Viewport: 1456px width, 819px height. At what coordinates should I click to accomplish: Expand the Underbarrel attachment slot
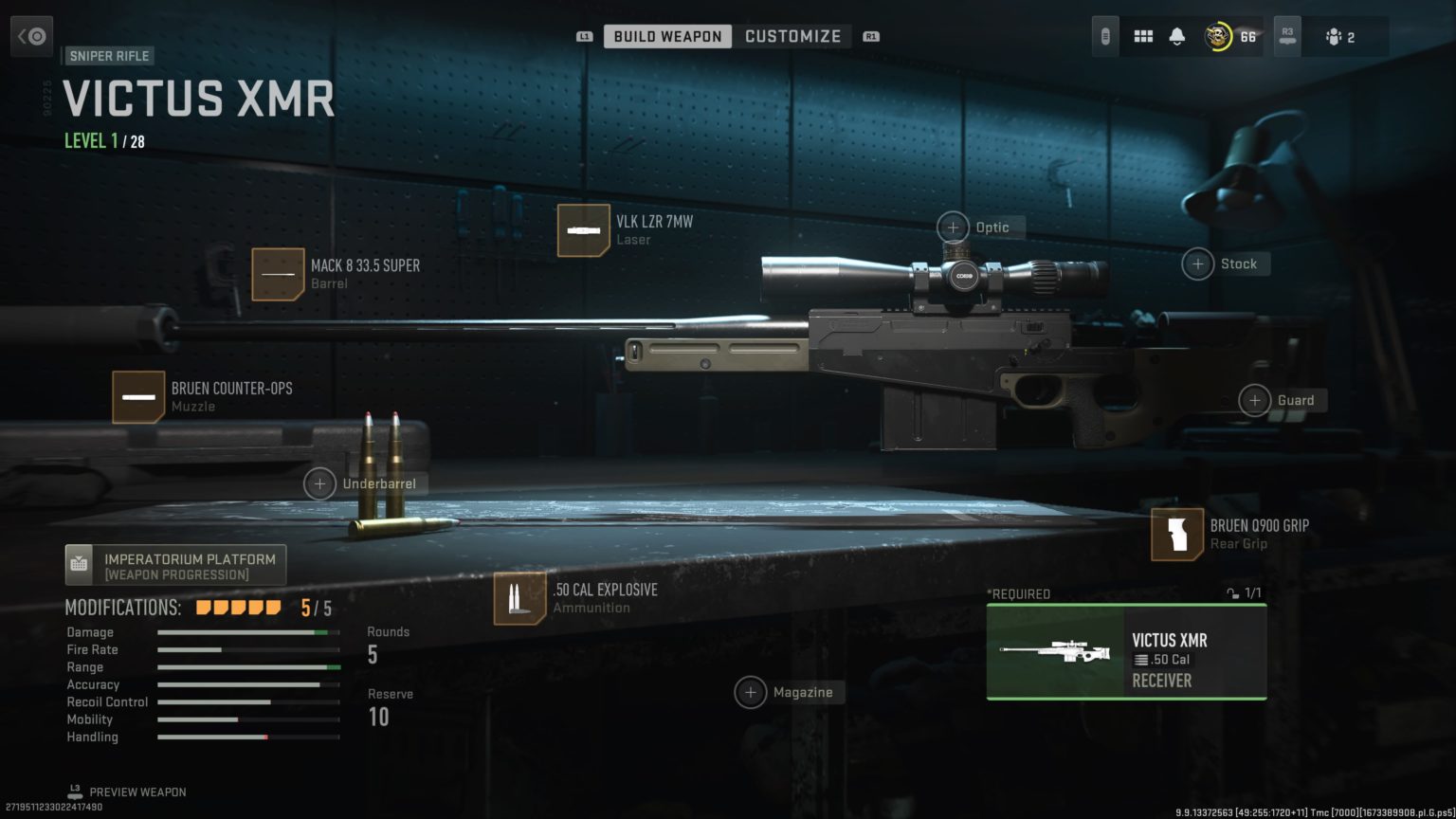coord(319,483)
